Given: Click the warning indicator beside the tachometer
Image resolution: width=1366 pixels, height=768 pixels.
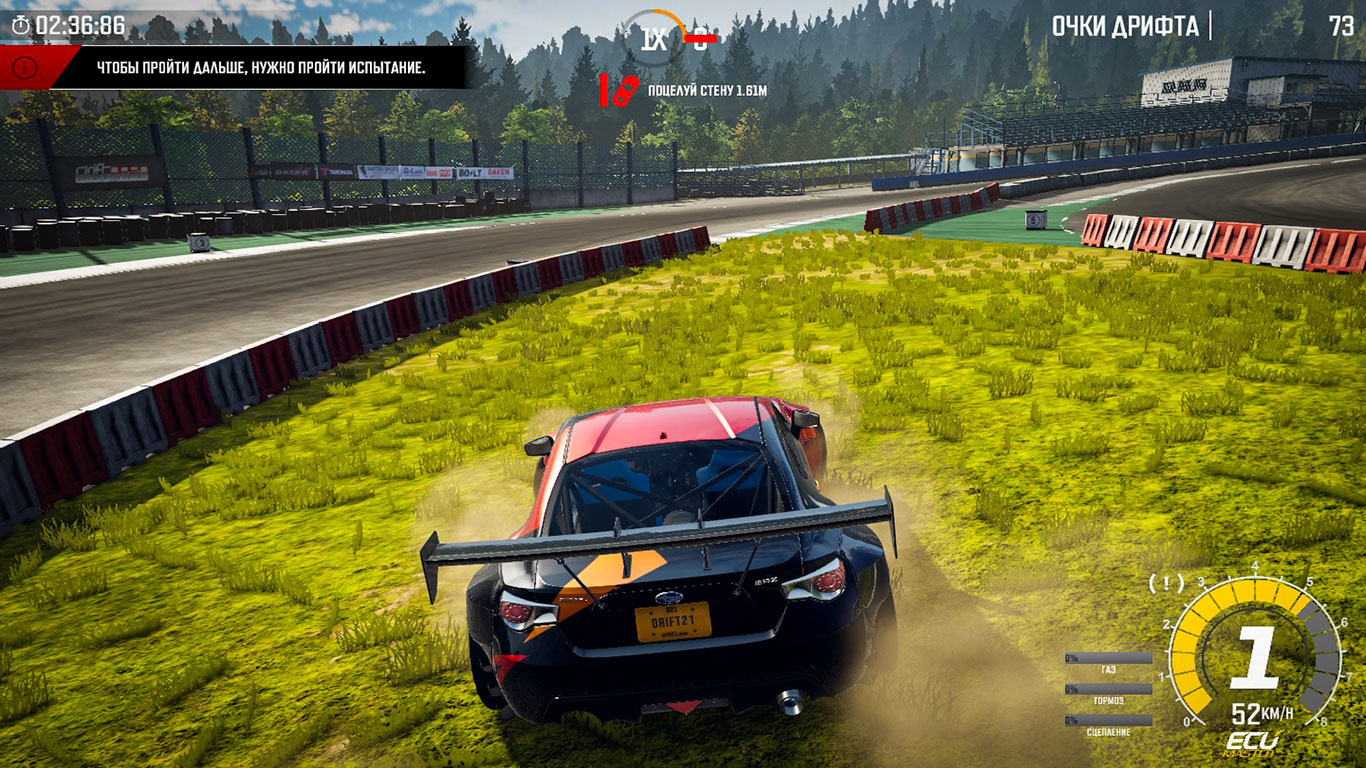Looking at the screenshot, I should click(1166, 582).
